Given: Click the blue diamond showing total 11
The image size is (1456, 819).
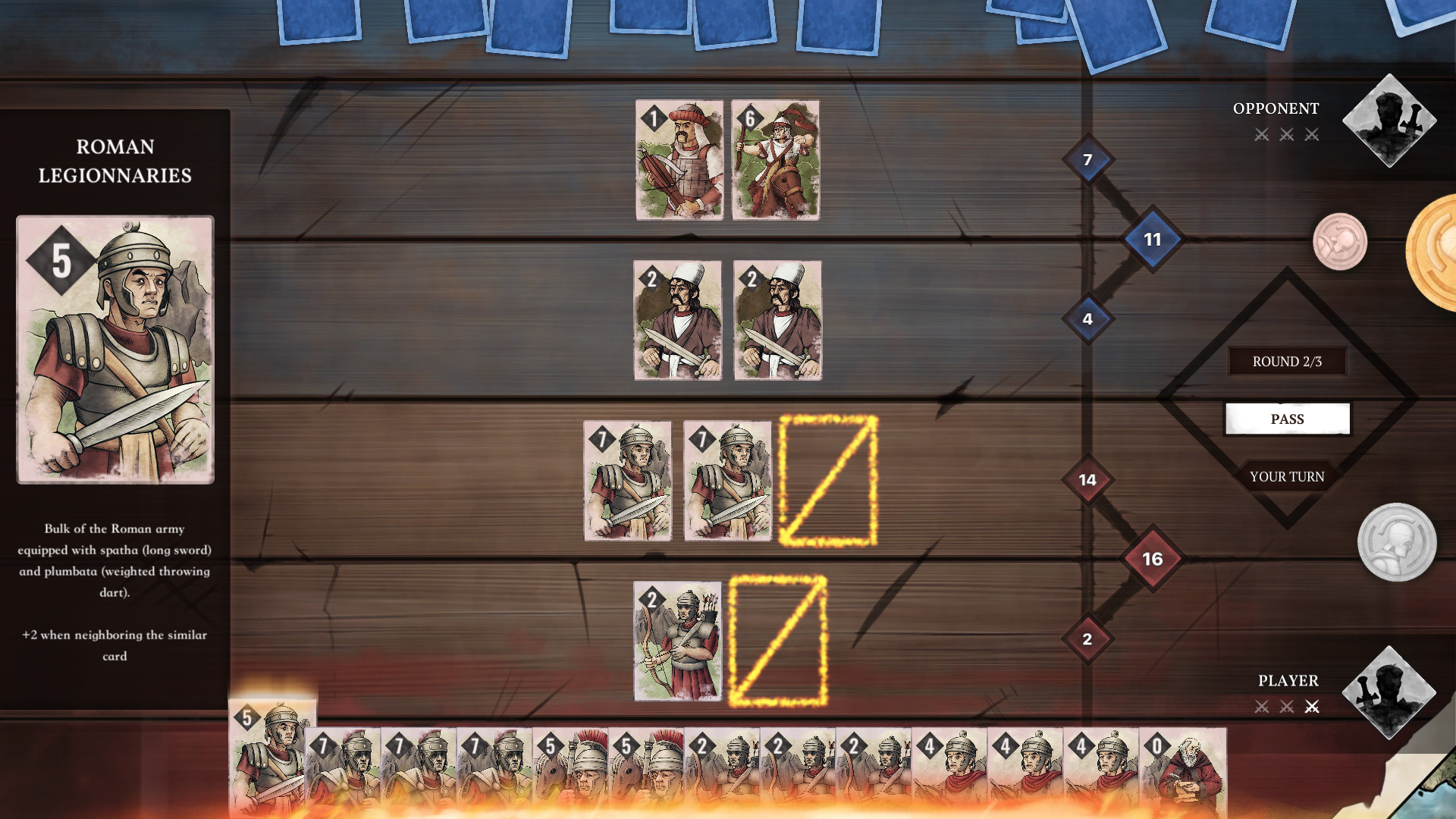Looking at the screenshot, I should (x=1152, y=238).
